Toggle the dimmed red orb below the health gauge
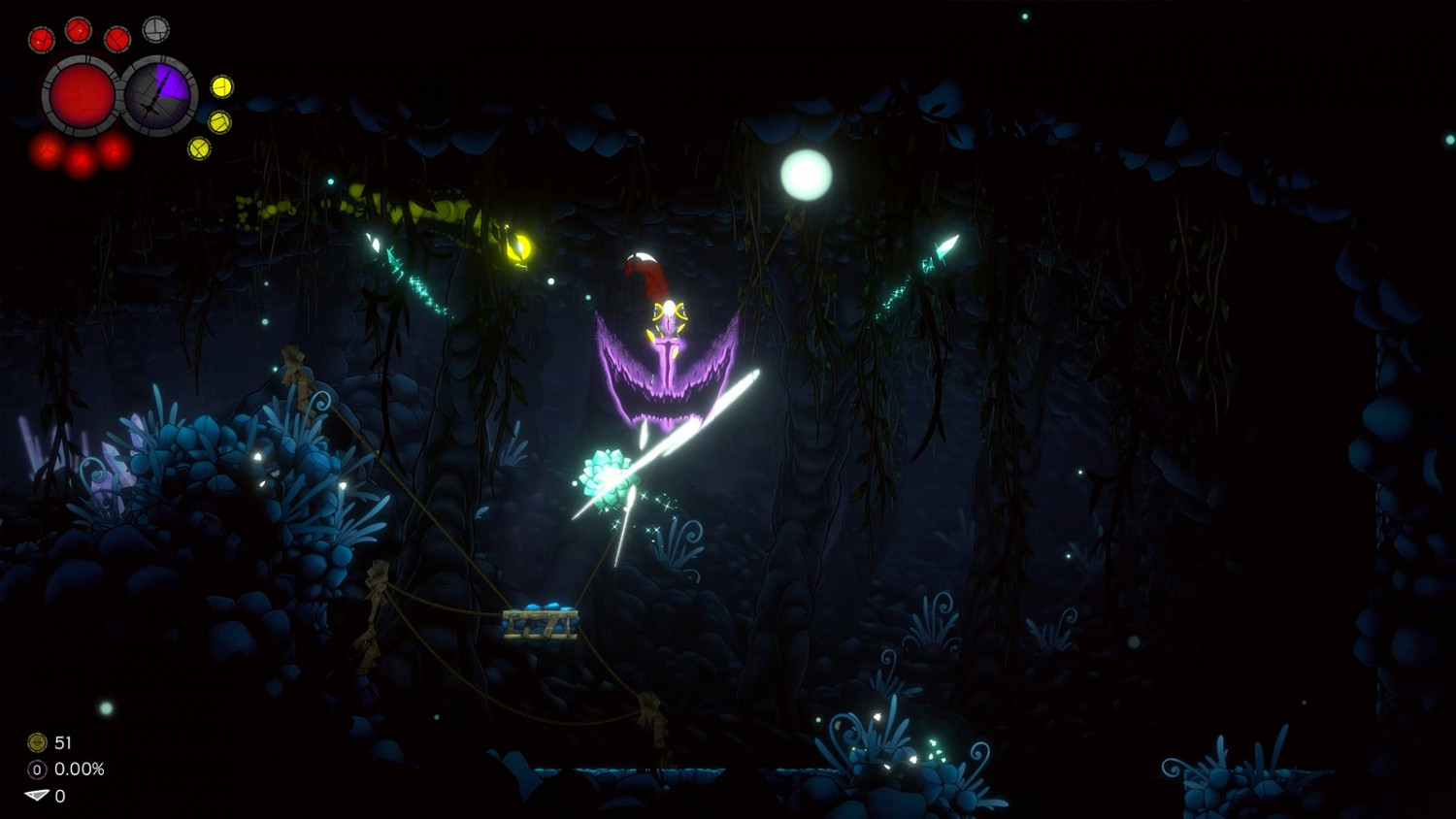The width and height of the screenshot is (1456, 819). (79, 161)
